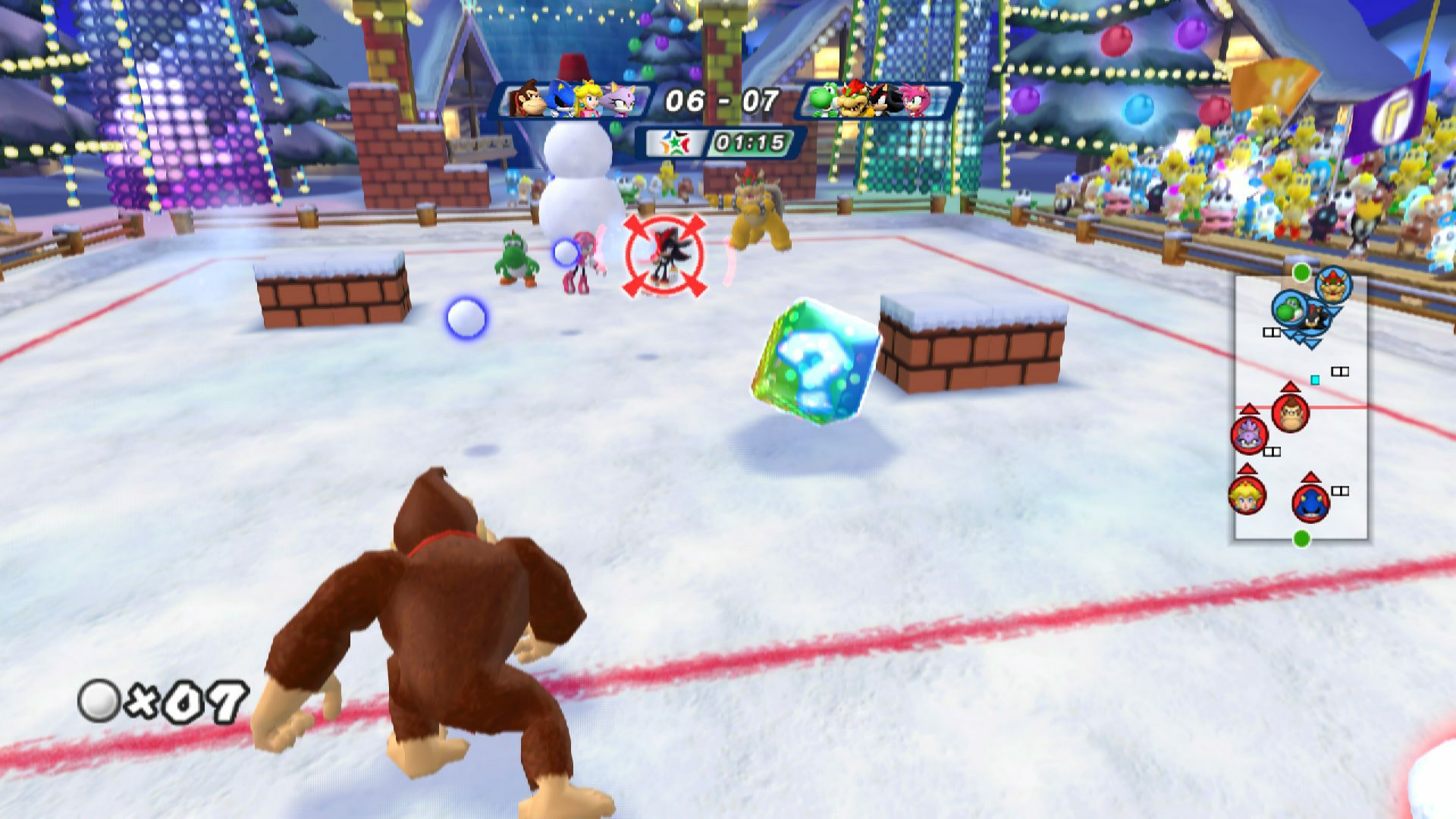Select the Donkey Kong portrait on the left team banner
Viewport: 1456px width, 819px height.
coord(528,99)
